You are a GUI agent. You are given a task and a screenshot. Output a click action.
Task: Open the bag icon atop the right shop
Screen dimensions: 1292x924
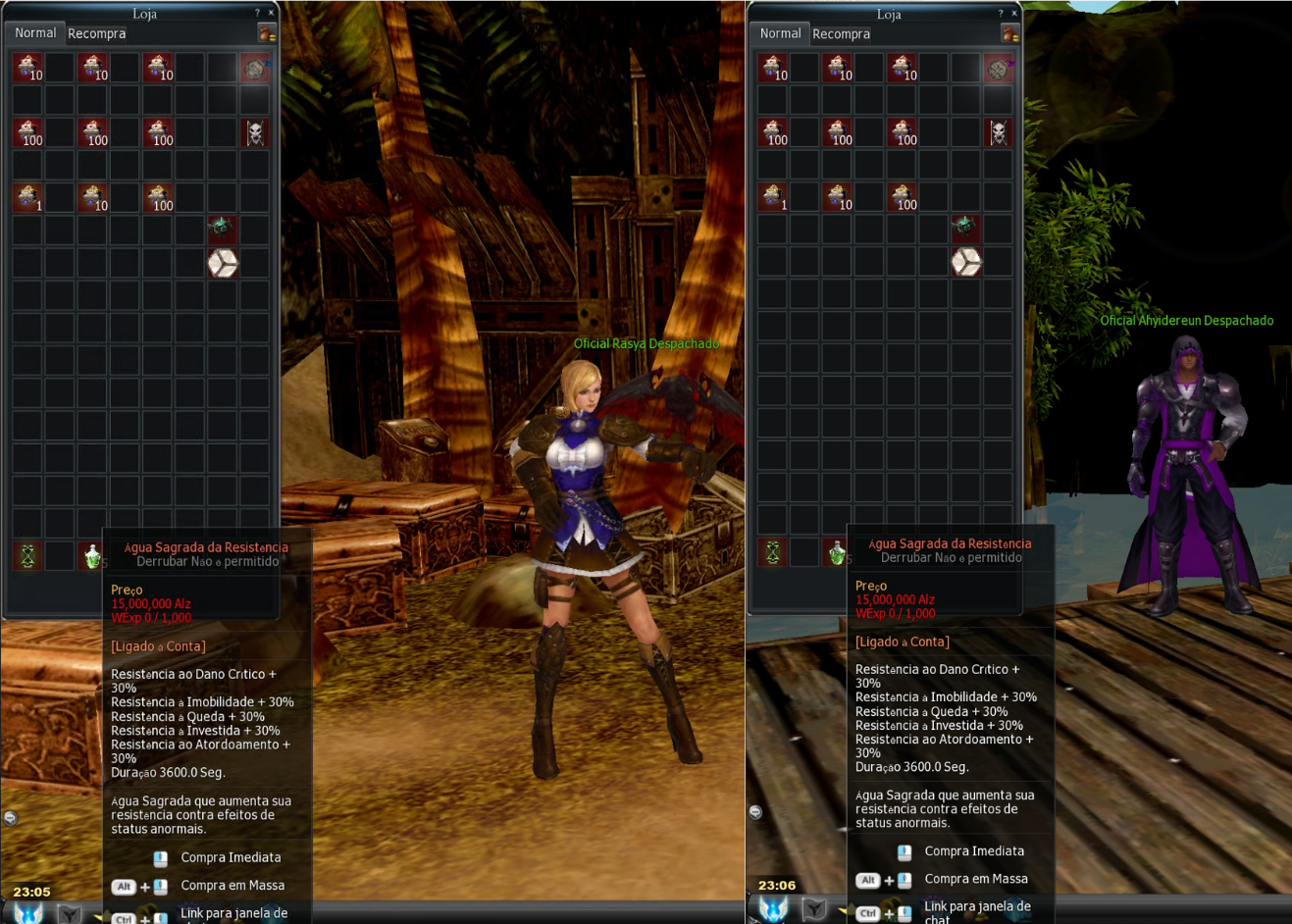pyautogui.click(x=1009, y=34)
